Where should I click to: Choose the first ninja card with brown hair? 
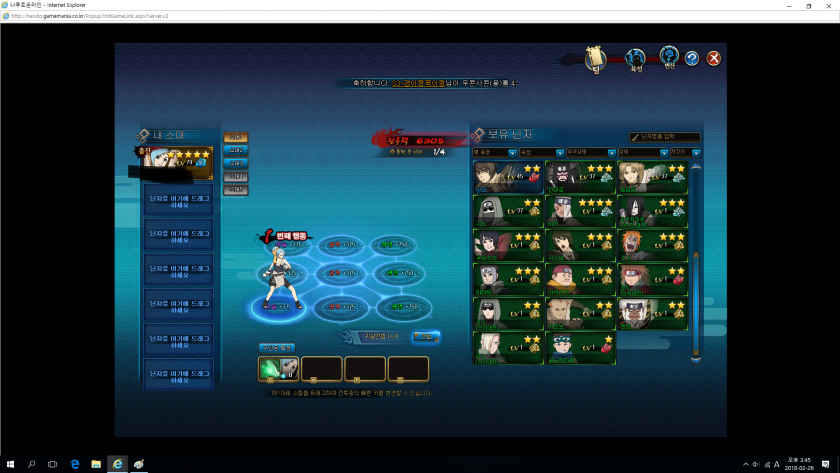pyautogui.click(x=508, y=177)
